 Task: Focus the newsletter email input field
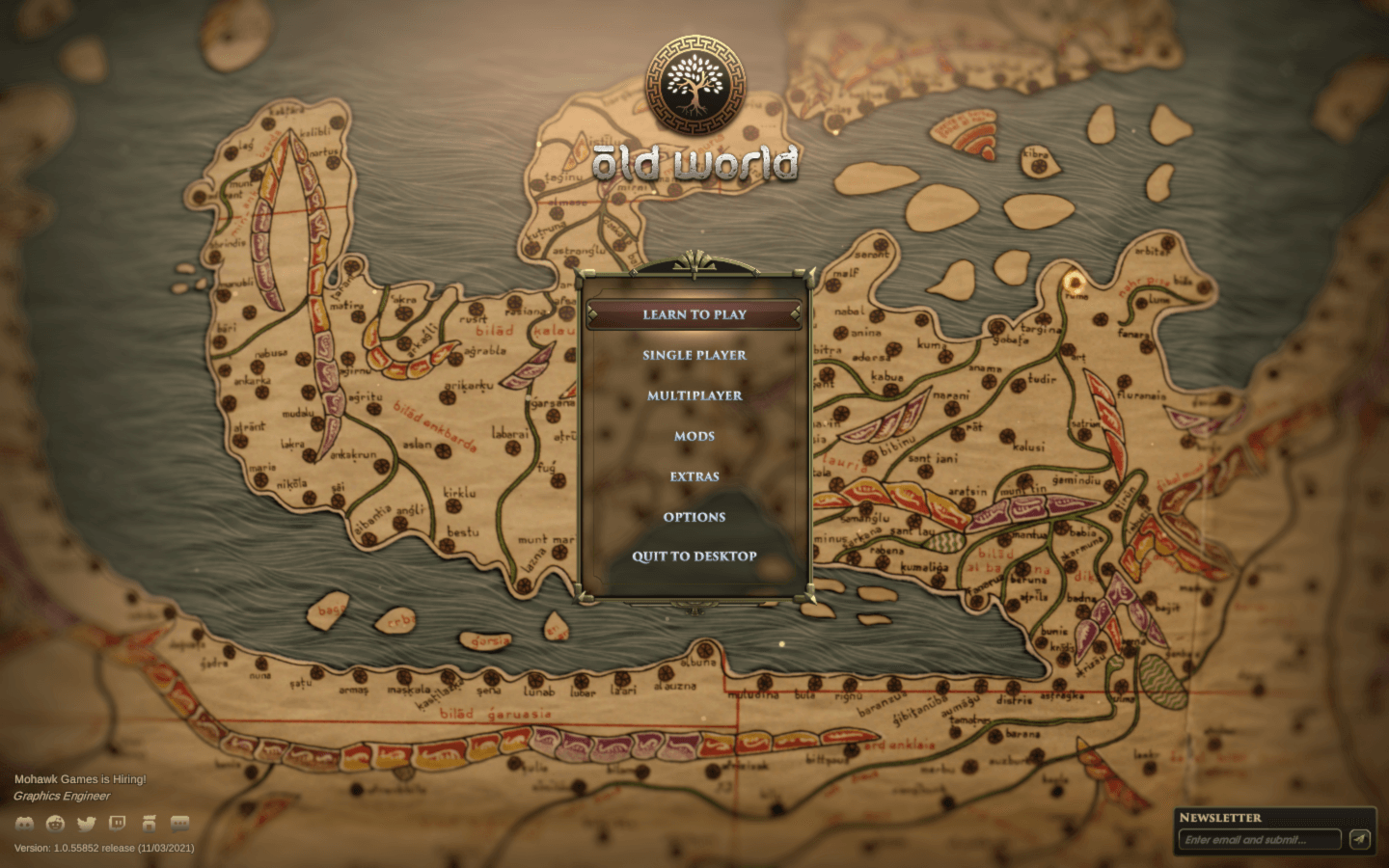[x=1259, y=840]
